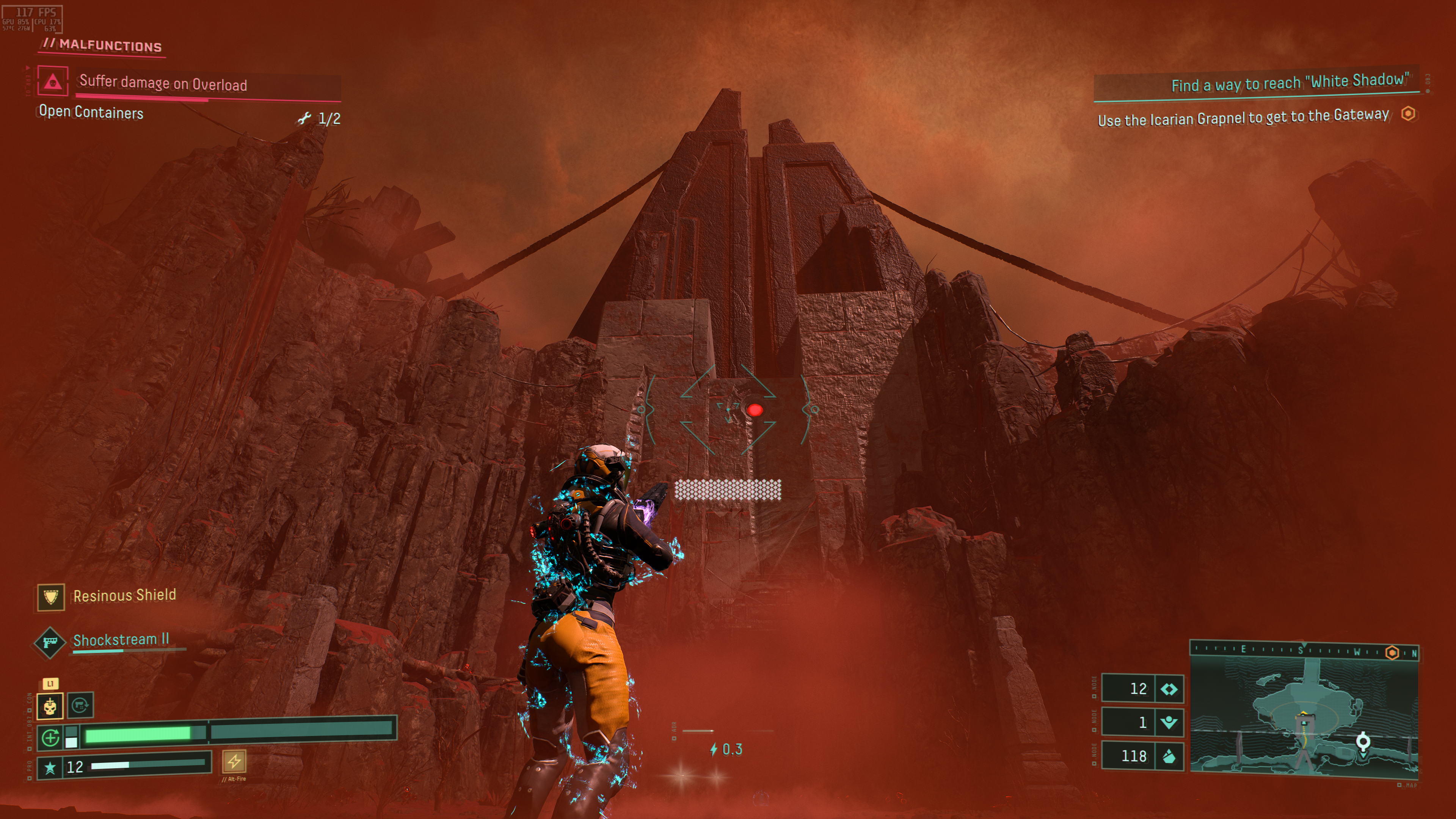Select the white marker on the minimap

click(x=1363, y=741)
